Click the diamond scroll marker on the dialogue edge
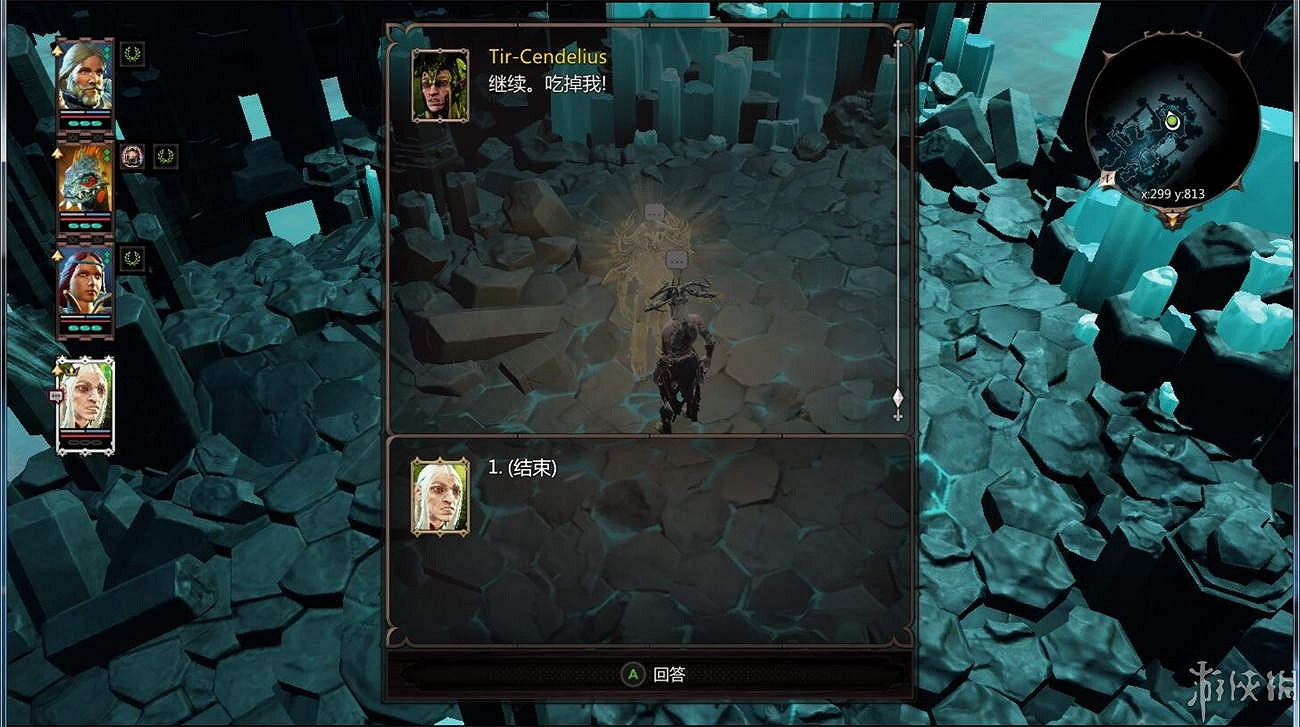The image size is (1300, 727). tap(898, 397)
